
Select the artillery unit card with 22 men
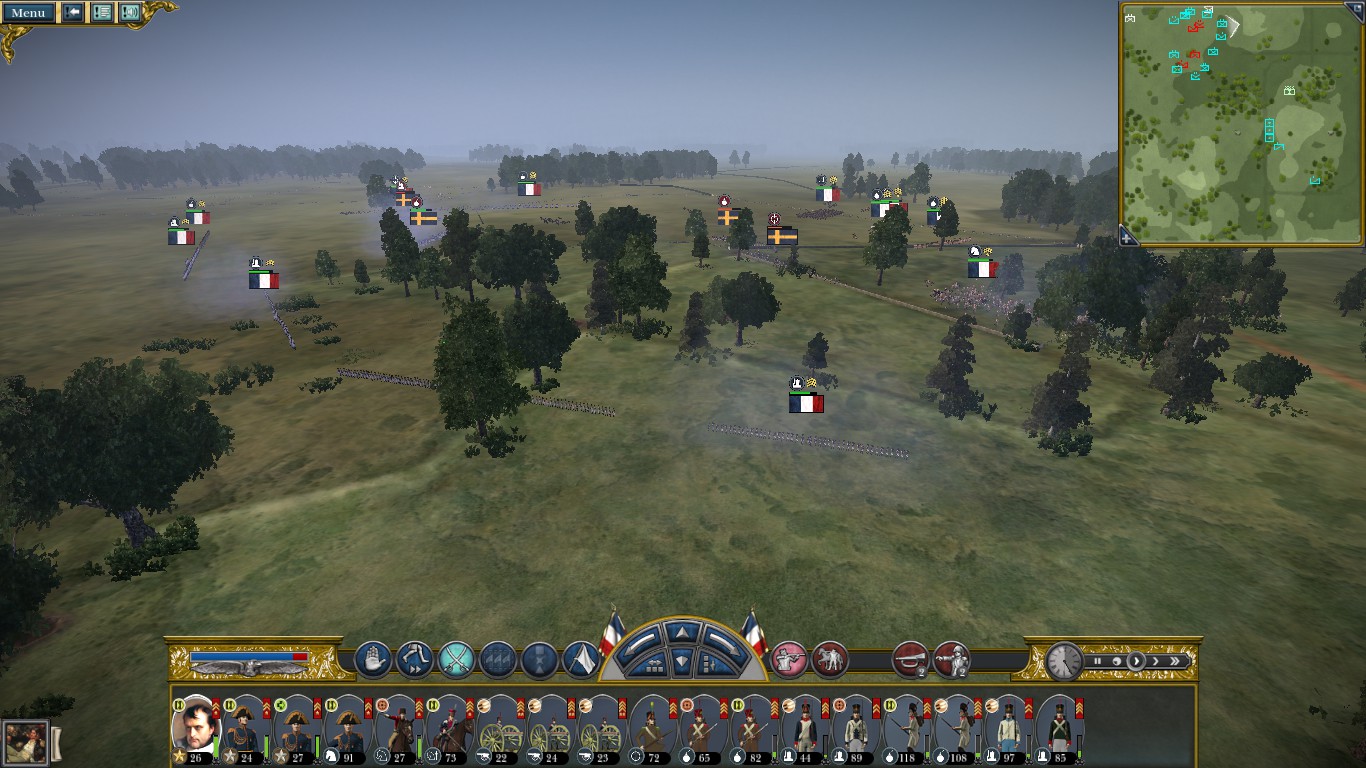pos(498,730)
